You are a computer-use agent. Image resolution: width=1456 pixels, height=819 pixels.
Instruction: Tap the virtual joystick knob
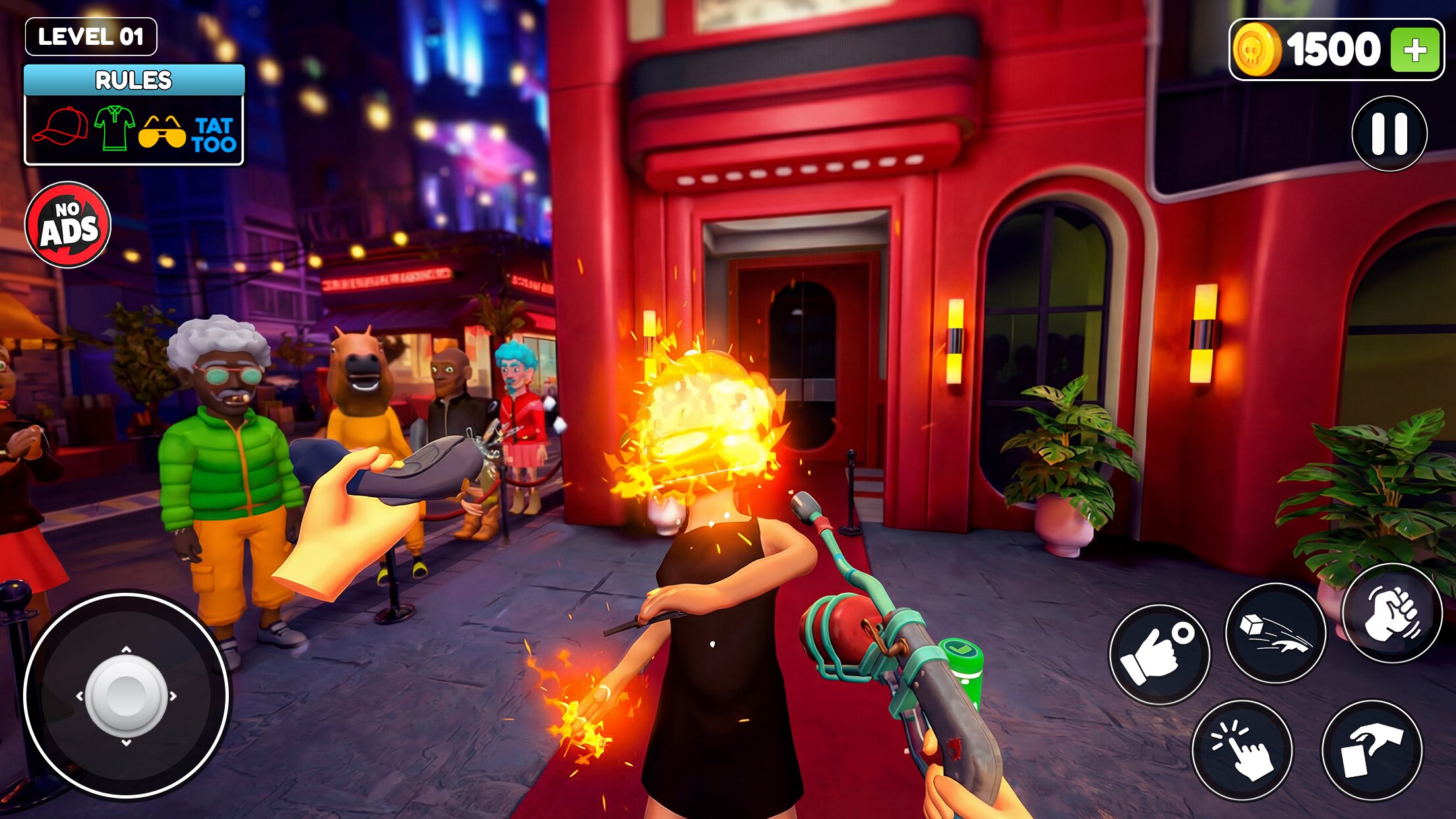click(x=126, y=695)
